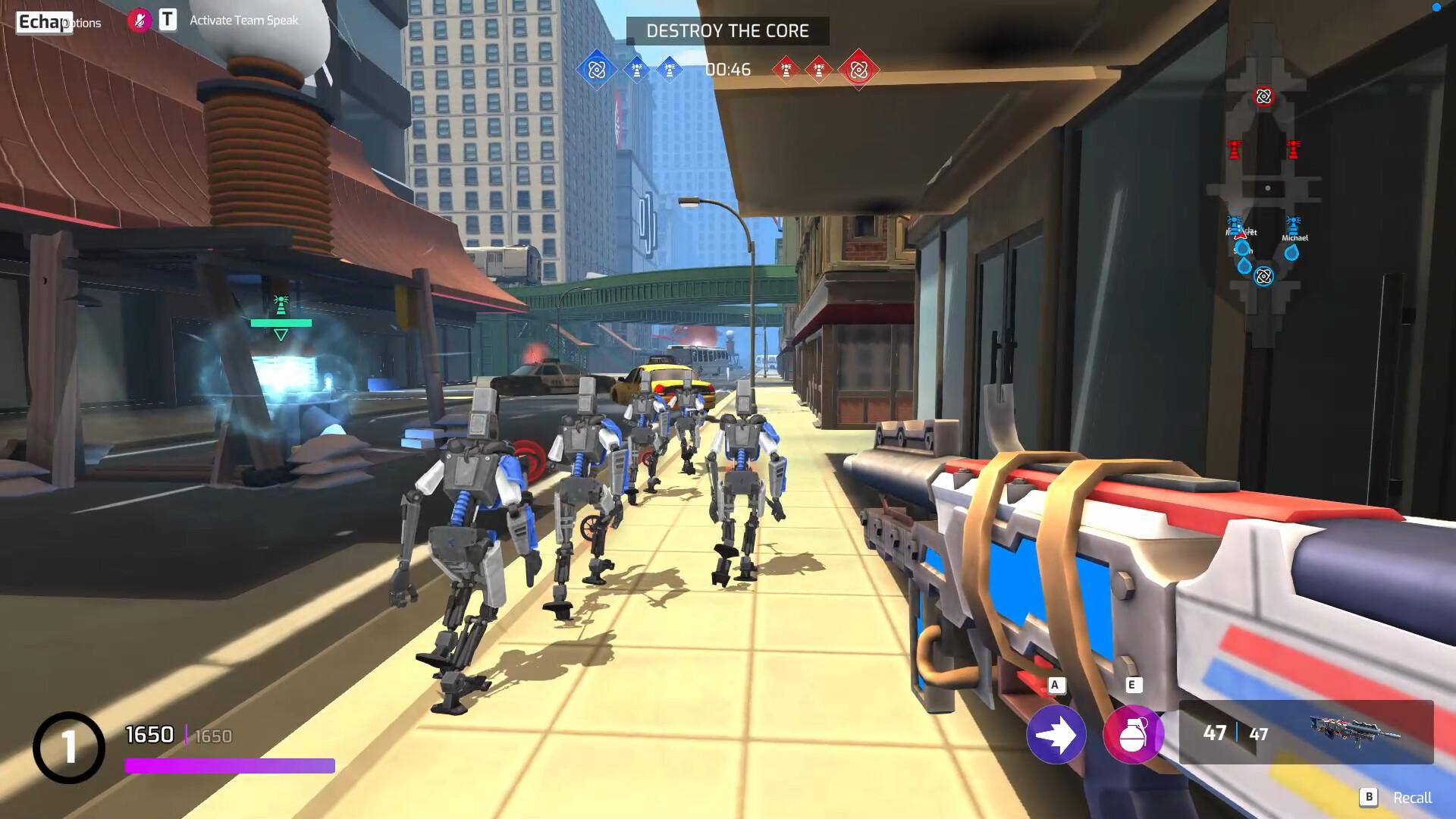Screen dimensions: 1456x819
Task: Activate the dash ability bound to A
Action: [x=1056, y=734]
